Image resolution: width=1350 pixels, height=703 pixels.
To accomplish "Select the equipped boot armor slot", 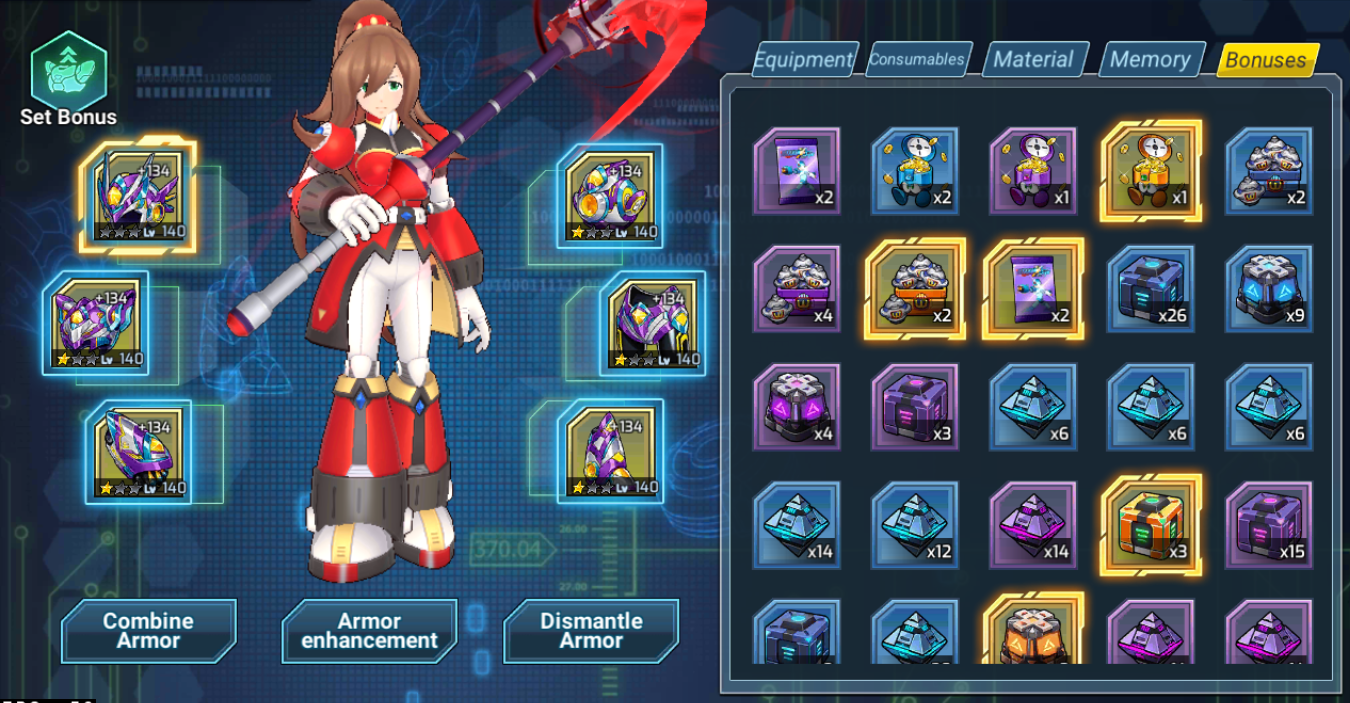I will click(x=610, y=452).
